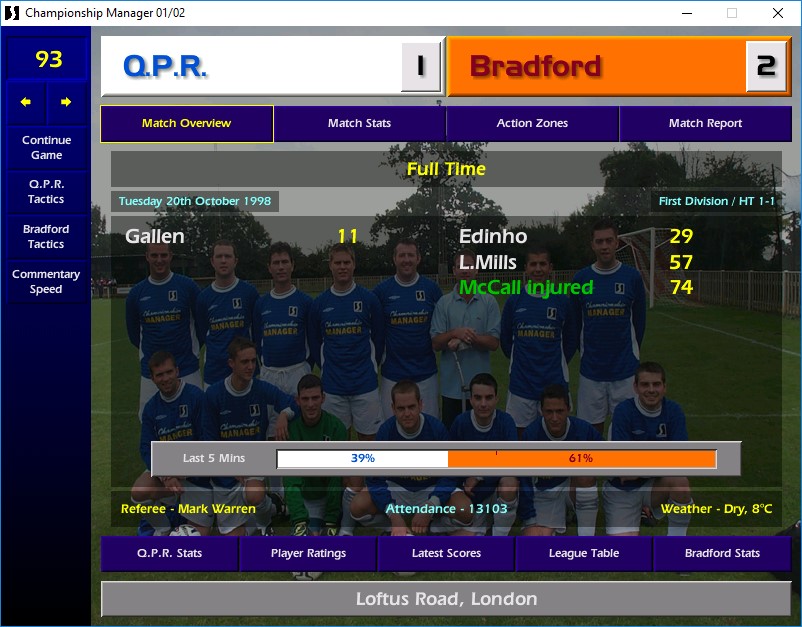Continue the game from the sidebar
Screen dimensions: 802x627
(x=46, y=148)
